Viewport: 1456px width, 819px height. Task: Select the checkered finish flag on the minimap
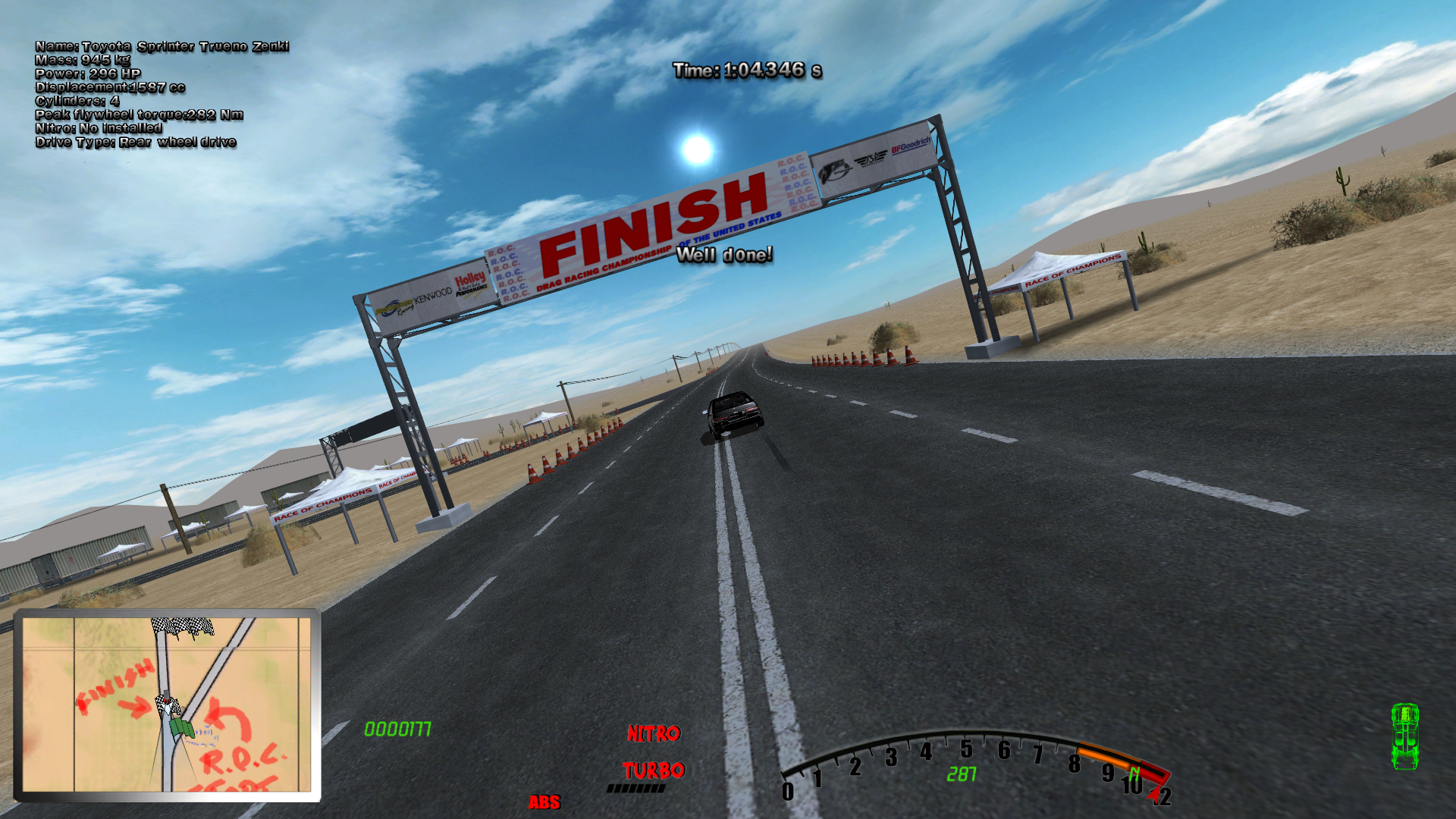tap(182, 626)
